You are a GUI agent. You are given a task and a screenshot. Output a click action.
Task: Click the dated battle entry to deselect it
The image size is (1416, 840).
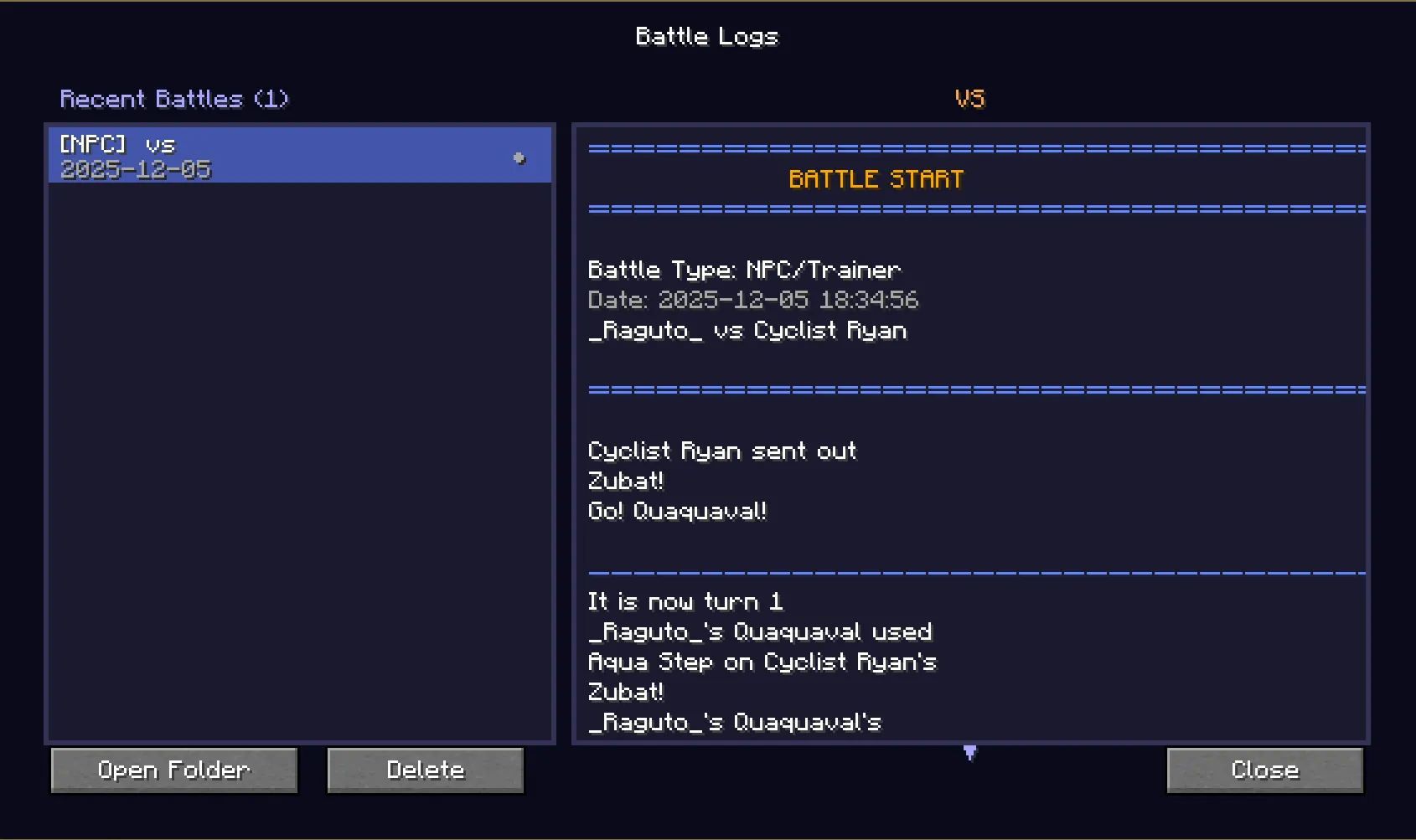click(x=299, y=156)
